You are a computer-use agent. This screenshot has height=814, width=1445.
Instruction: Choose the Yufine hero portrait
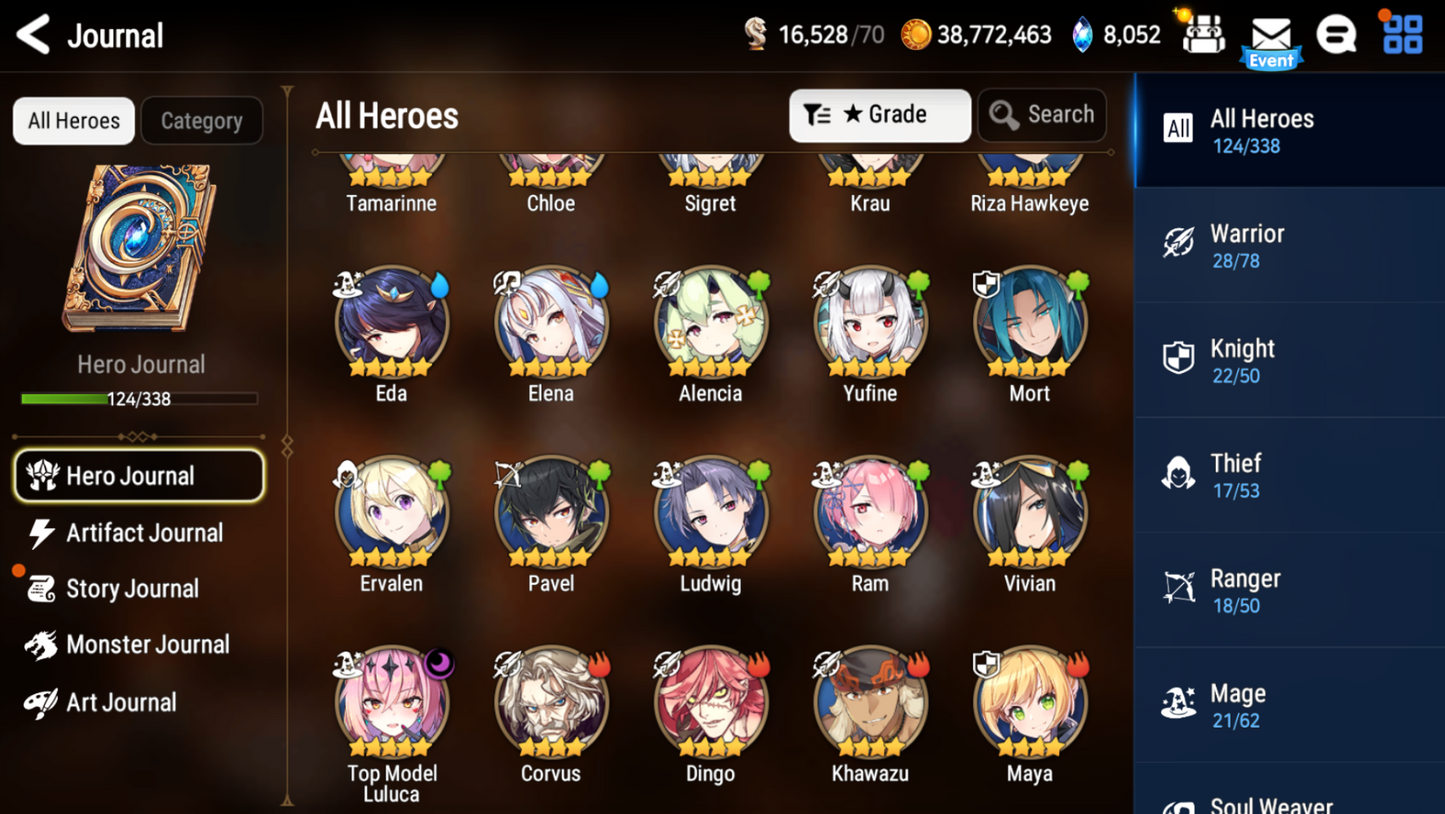click(x=870, y=322)
